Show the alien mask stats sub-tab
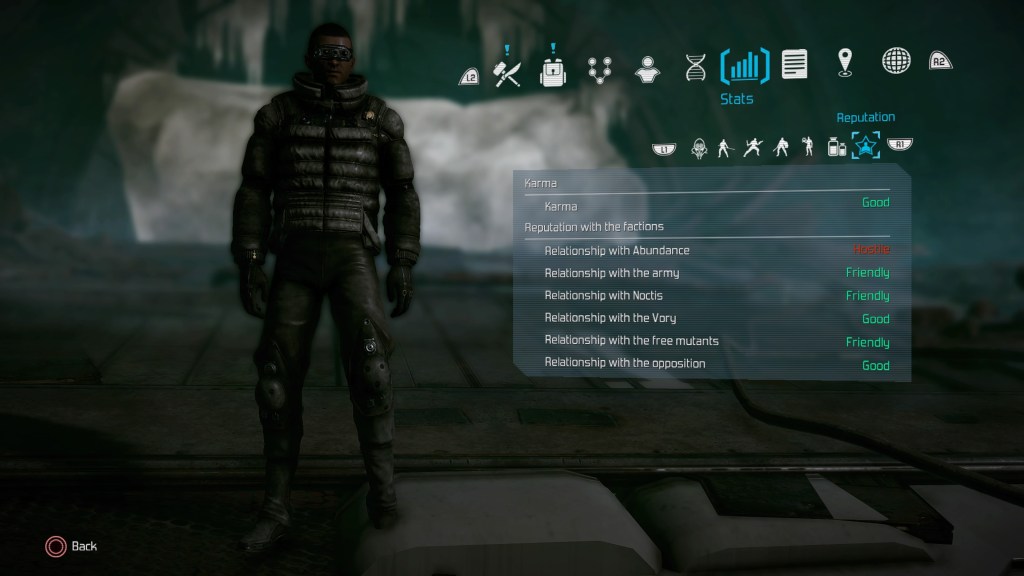Image resolution: width=1024 pixels, height=576 pixels. pyautogui.click(x=698, y=147)
